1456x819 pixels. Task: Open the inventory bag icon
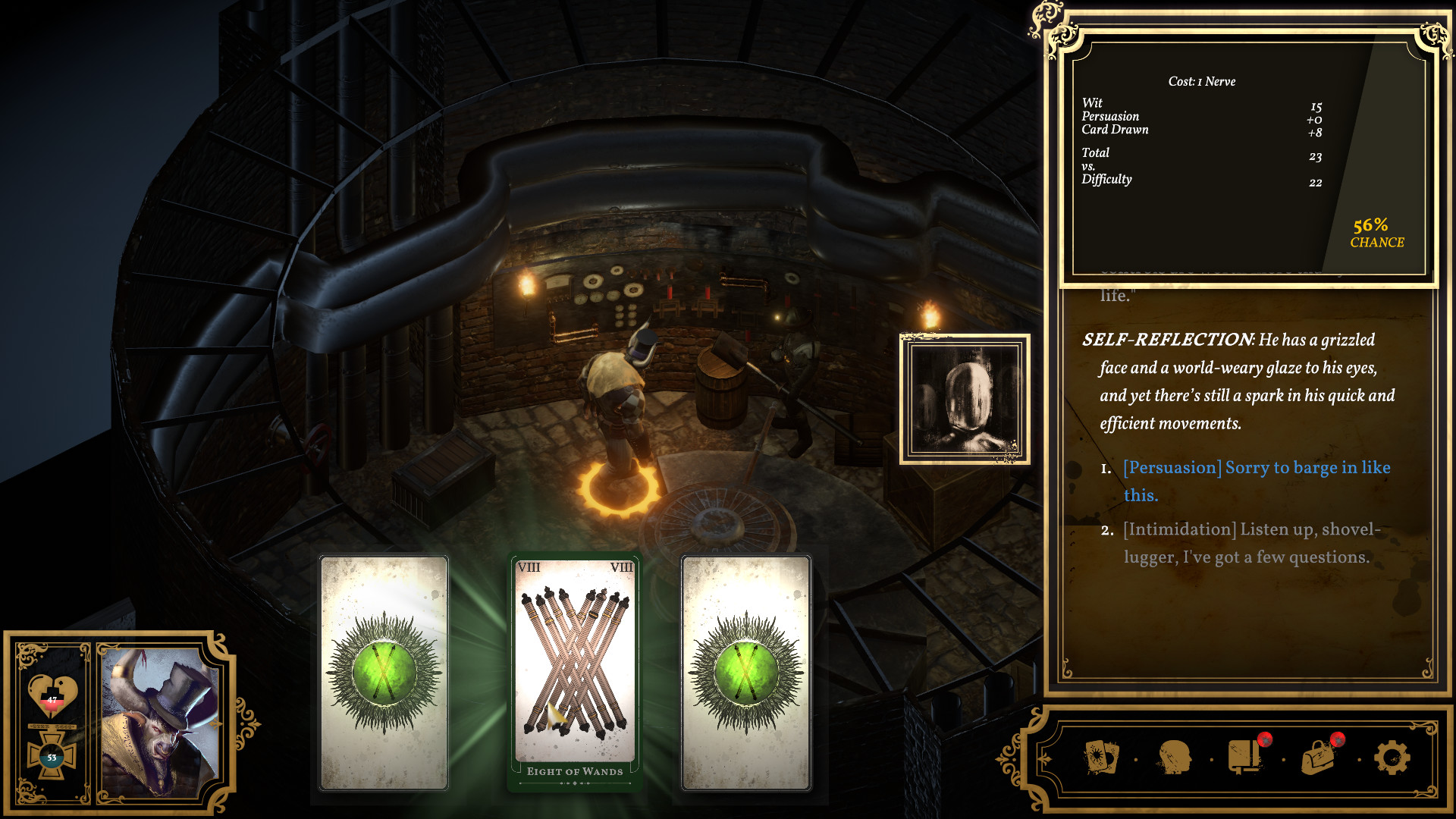[x=1319, y=757]
